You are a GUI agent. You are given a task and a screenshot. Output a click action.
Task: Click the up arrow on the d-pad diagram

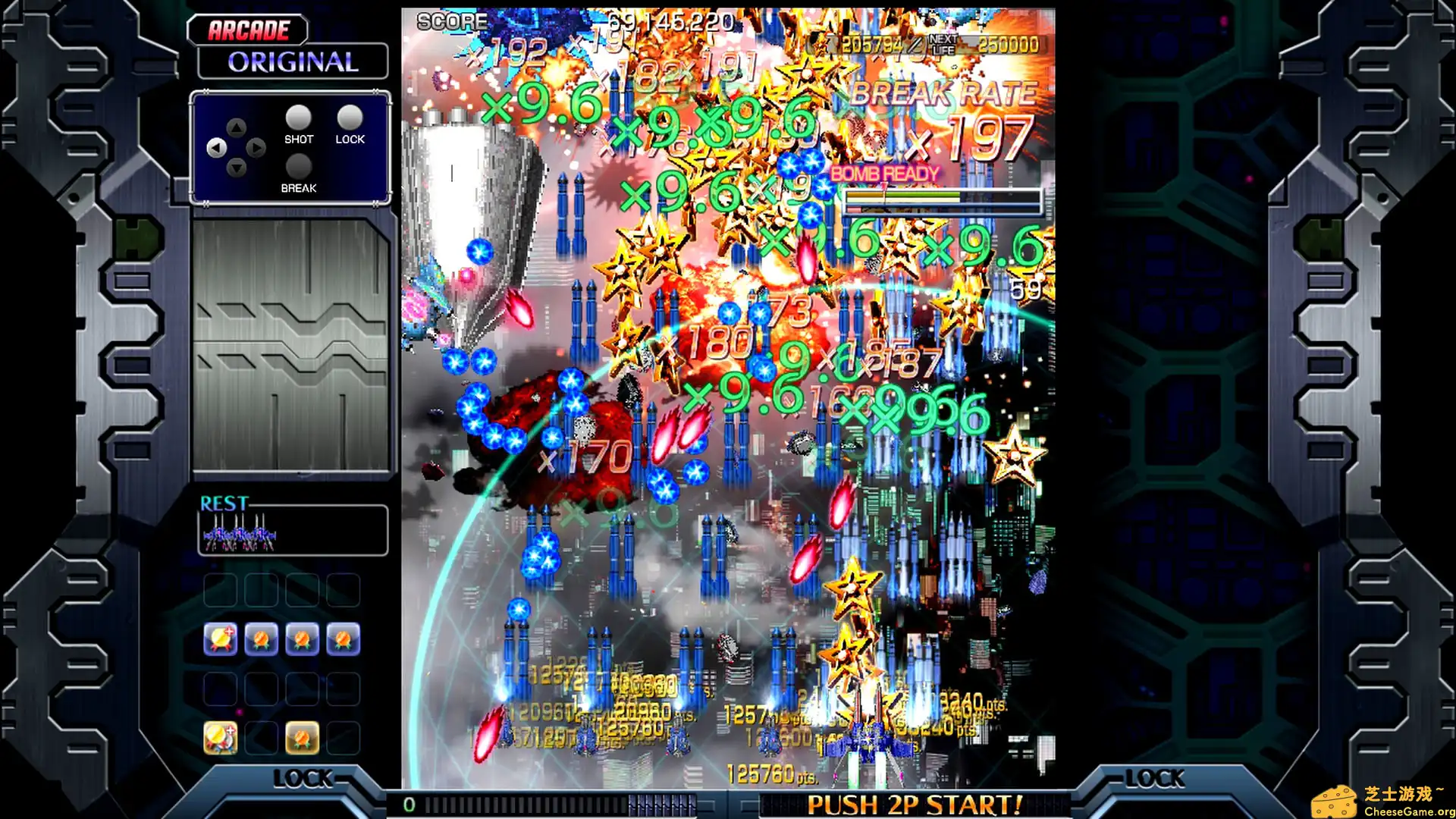(236, 129)
